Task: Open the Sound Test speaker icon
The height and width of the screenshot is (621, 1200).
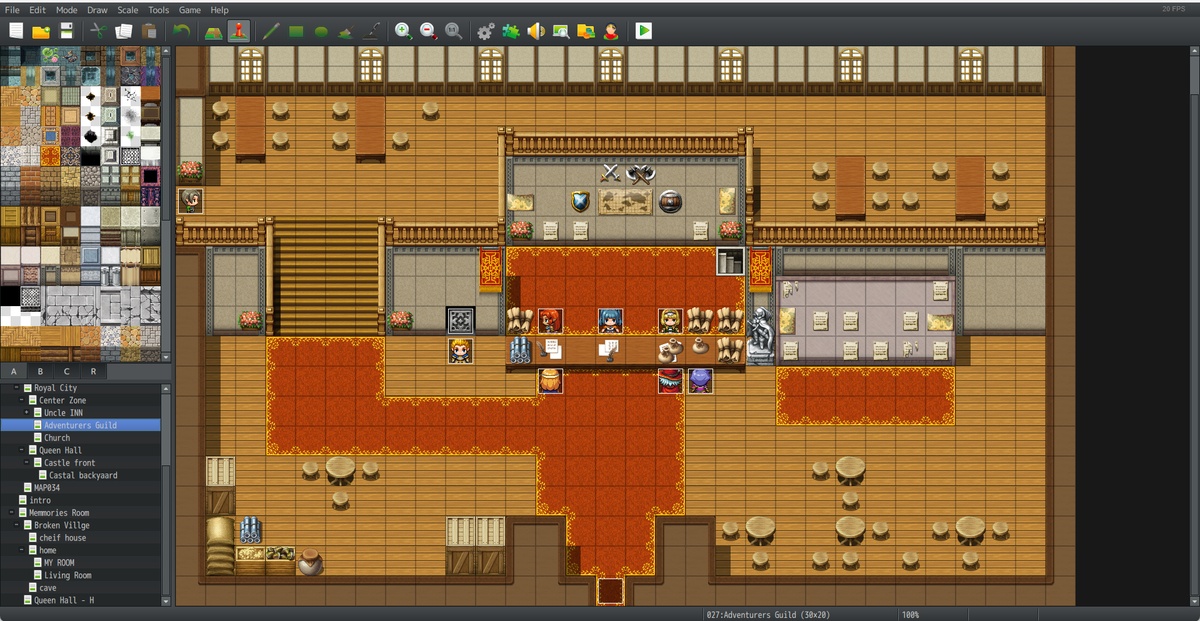Action: coord(536,31)
